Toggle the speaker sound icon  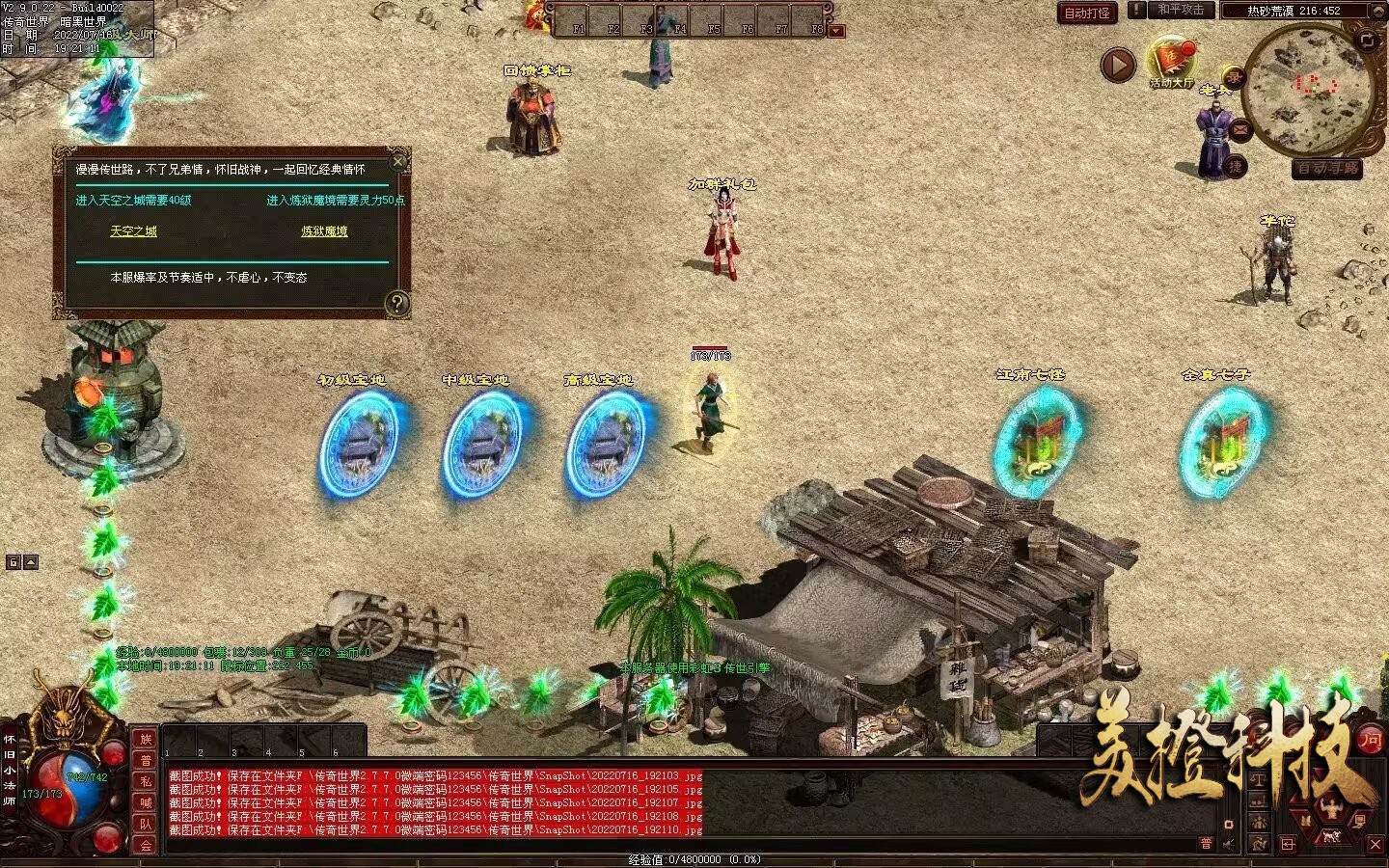(x=1229, y=844)
